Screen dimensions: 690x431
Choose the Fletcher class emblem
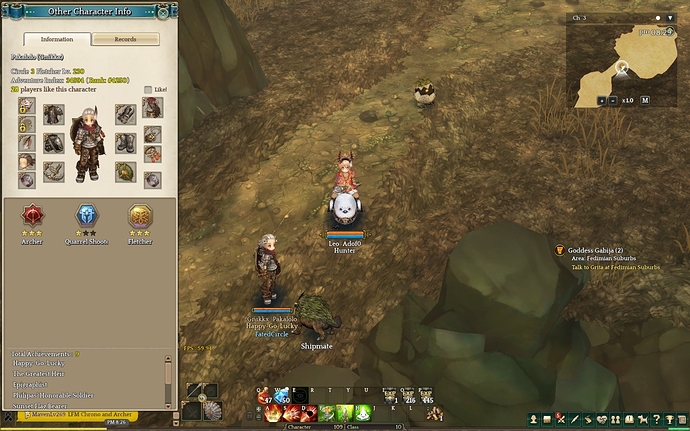tap(139, 215)
